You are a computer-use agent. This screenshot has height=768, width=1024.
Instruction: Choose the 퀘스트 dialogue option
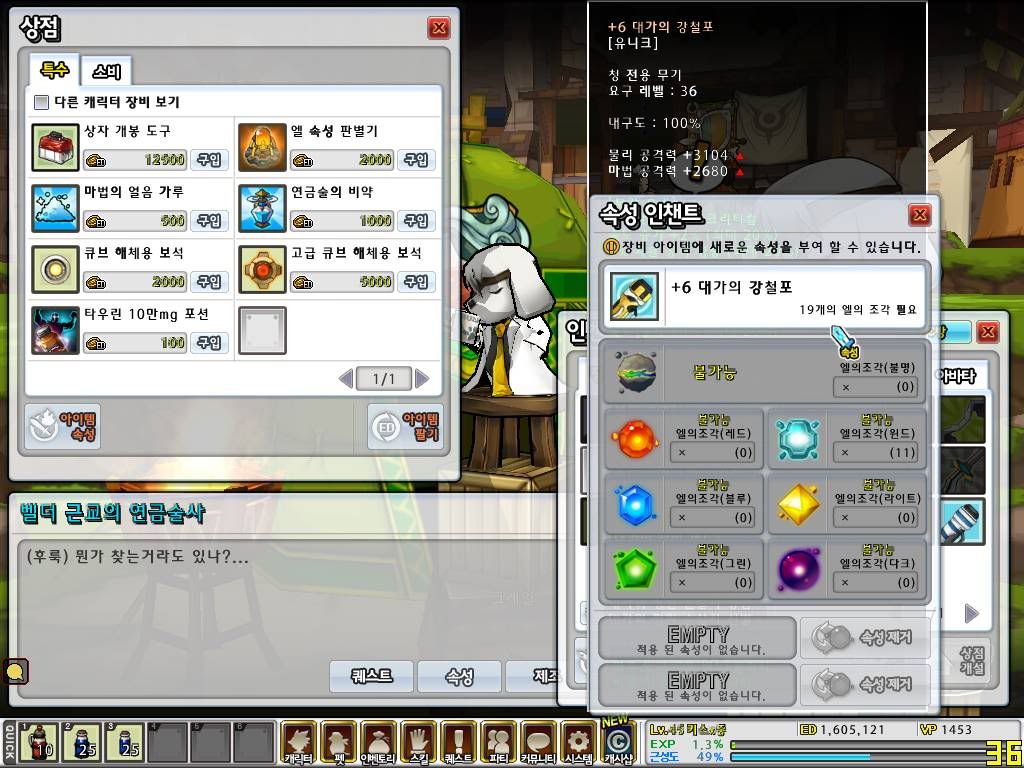point(371,677)
